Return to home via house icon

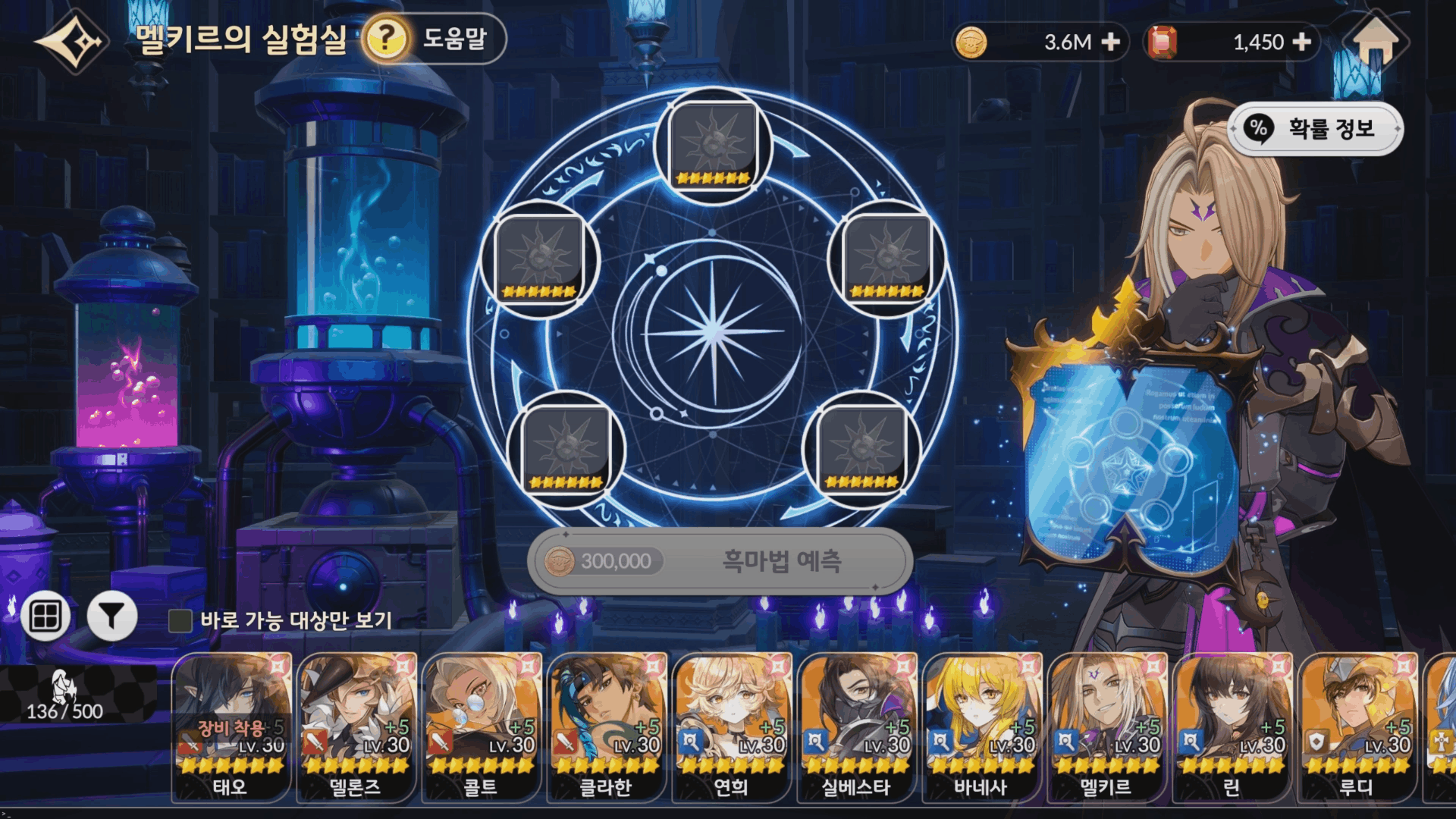tap(1375, 42)
